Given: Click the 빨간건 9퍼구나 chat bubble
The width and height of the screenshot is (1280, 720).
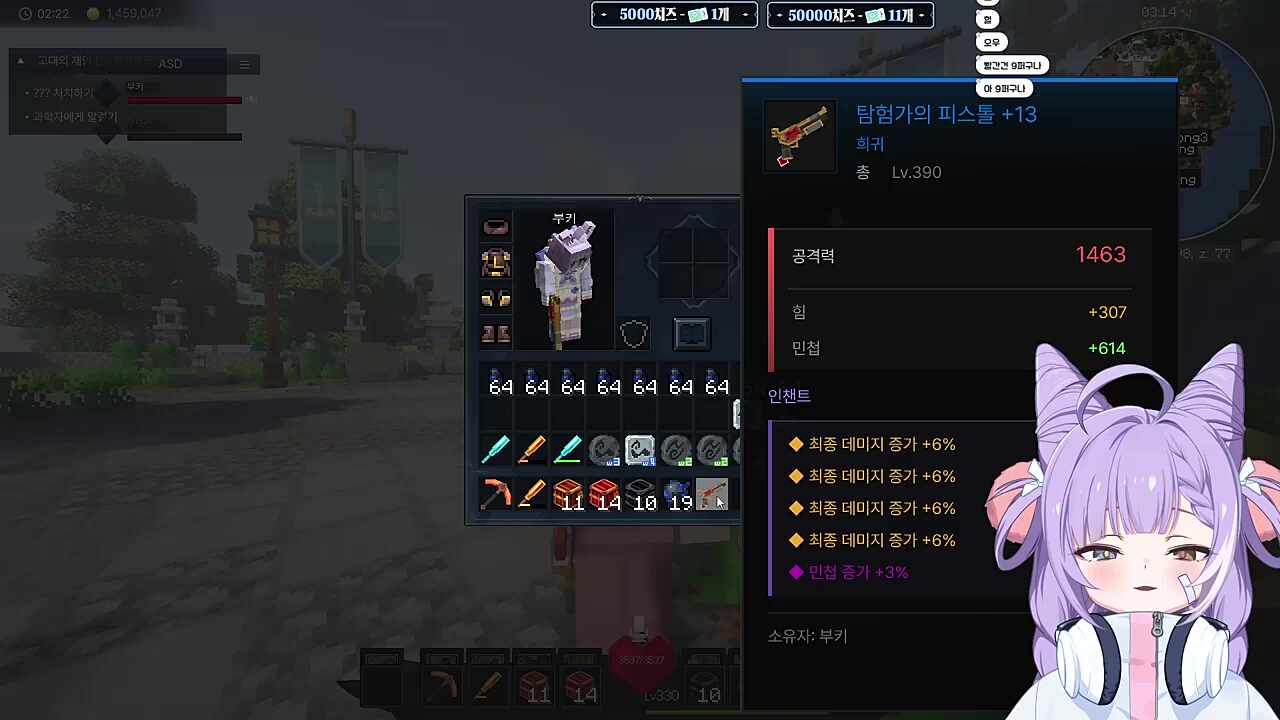Looking at the screenshot, I should point(1010,64).
